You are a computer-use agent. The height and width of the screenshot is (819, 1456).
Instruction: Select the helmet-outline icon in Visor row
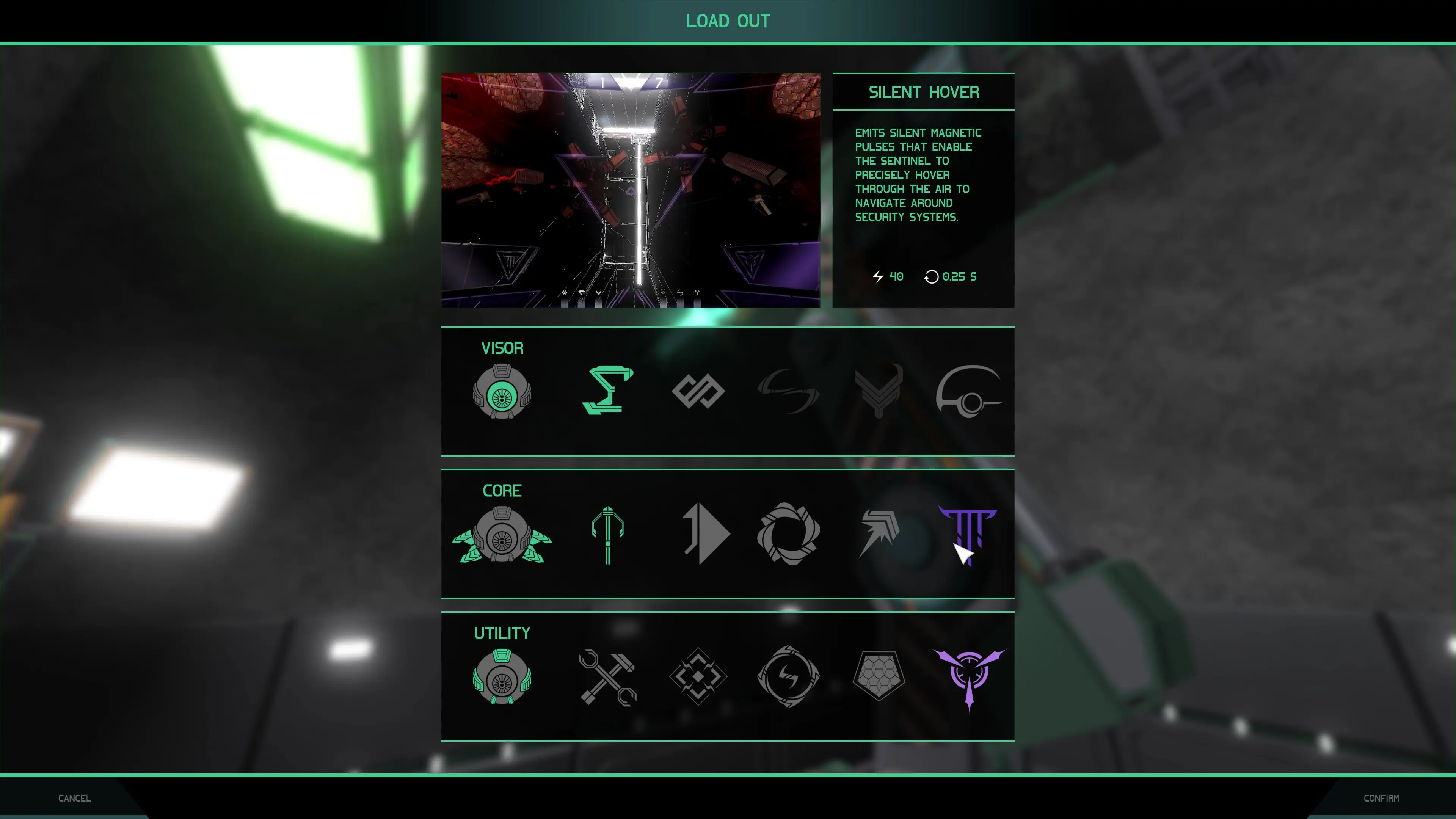(969, 391)
